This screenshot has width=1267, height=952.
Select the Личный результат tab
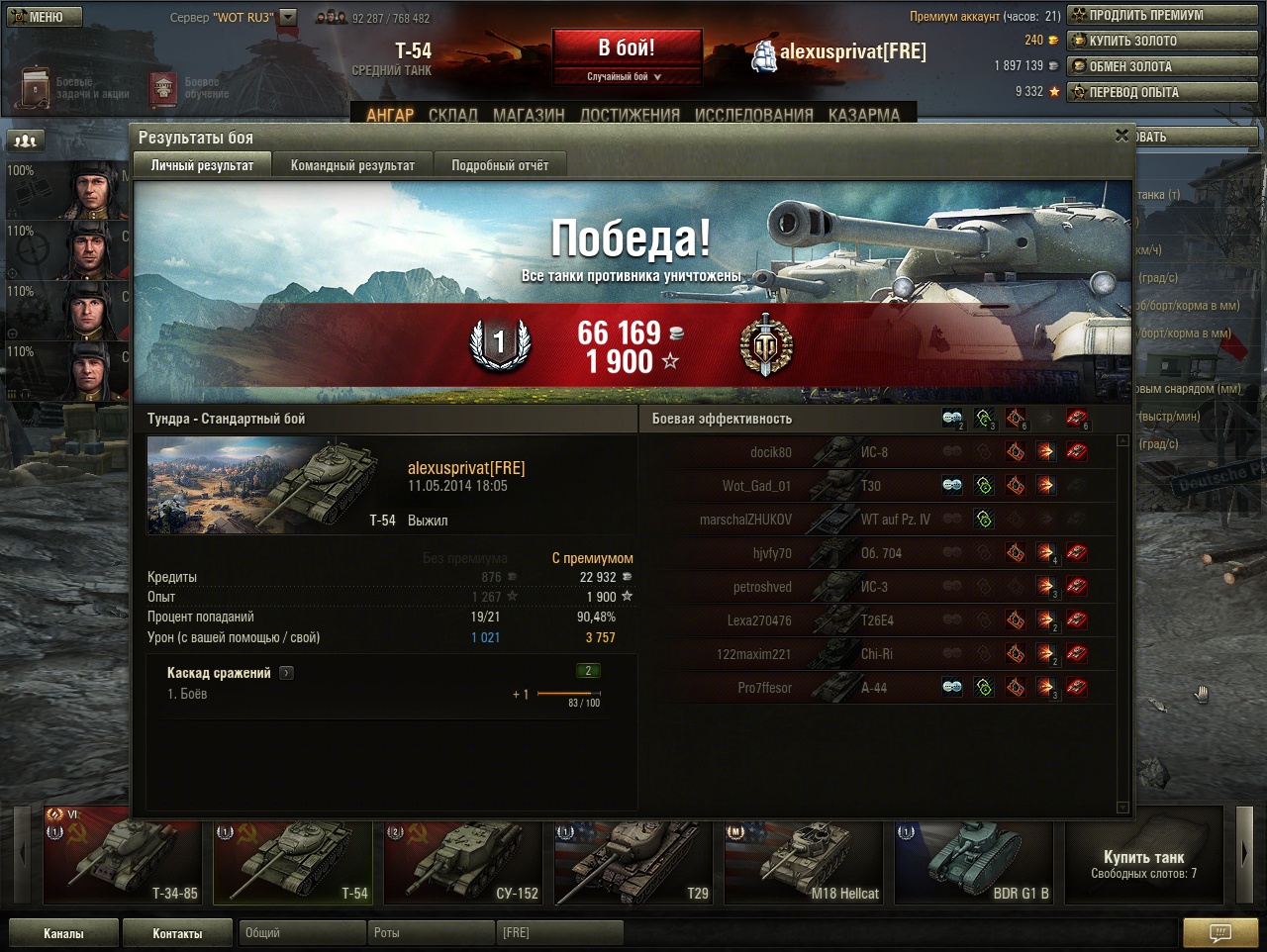(x=202, y=165)
